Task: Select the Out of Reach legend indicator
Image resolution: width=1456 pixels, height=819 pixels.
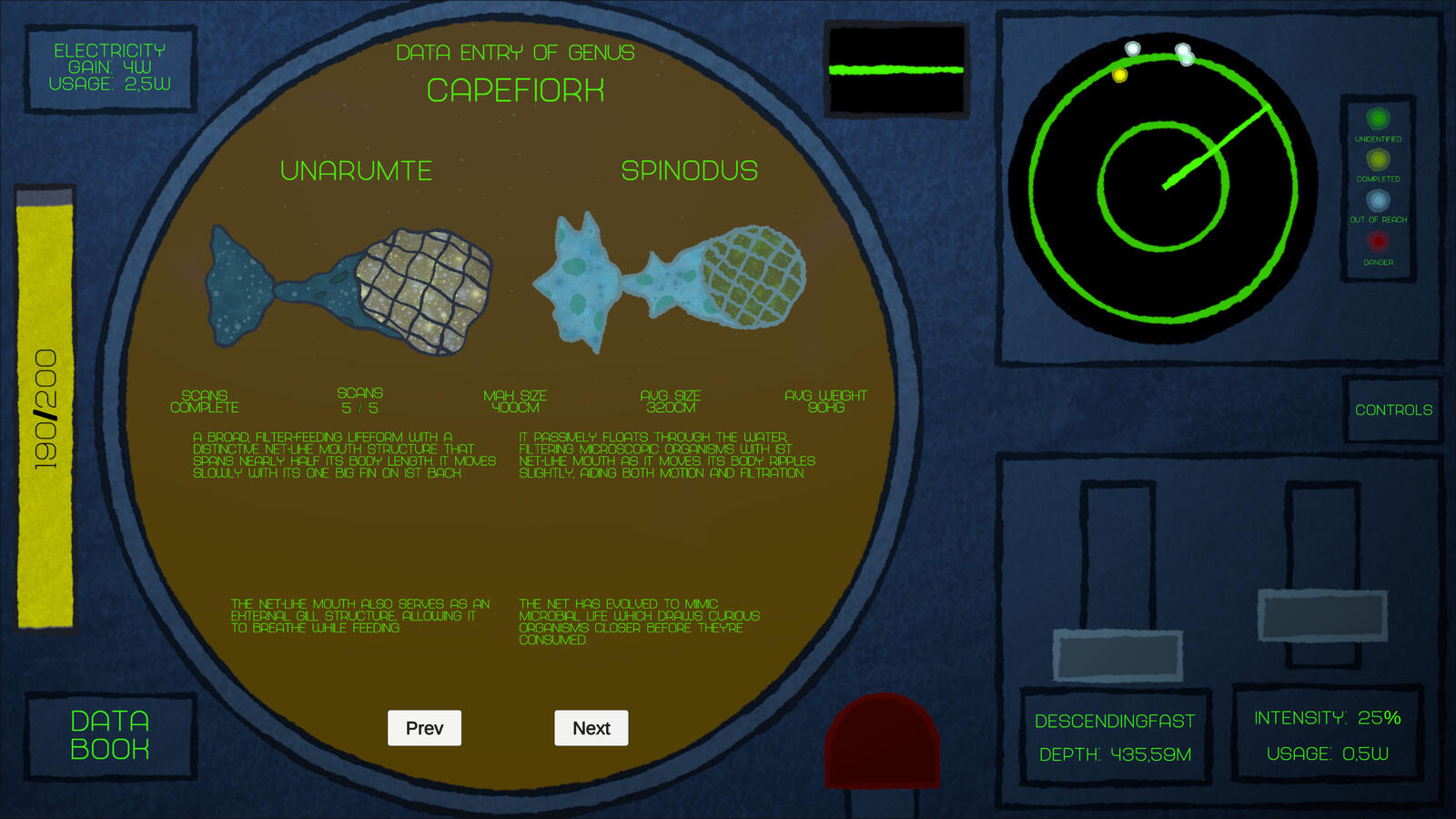Action: point(1376,202)
